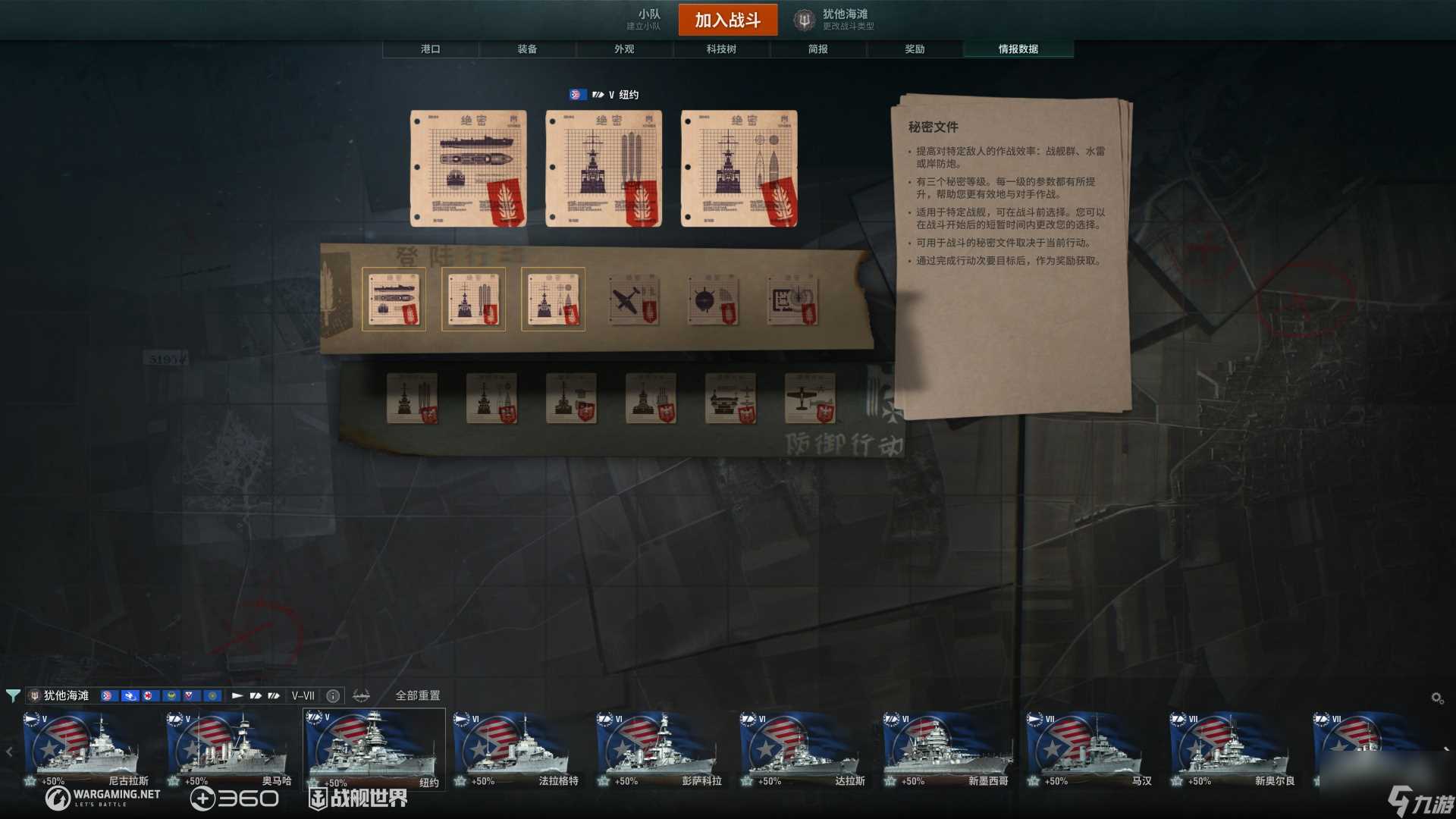The height and width of the screenshot is (819, 1456).
Task: Select the sea mine intelligence card
Action: (713, 299)
